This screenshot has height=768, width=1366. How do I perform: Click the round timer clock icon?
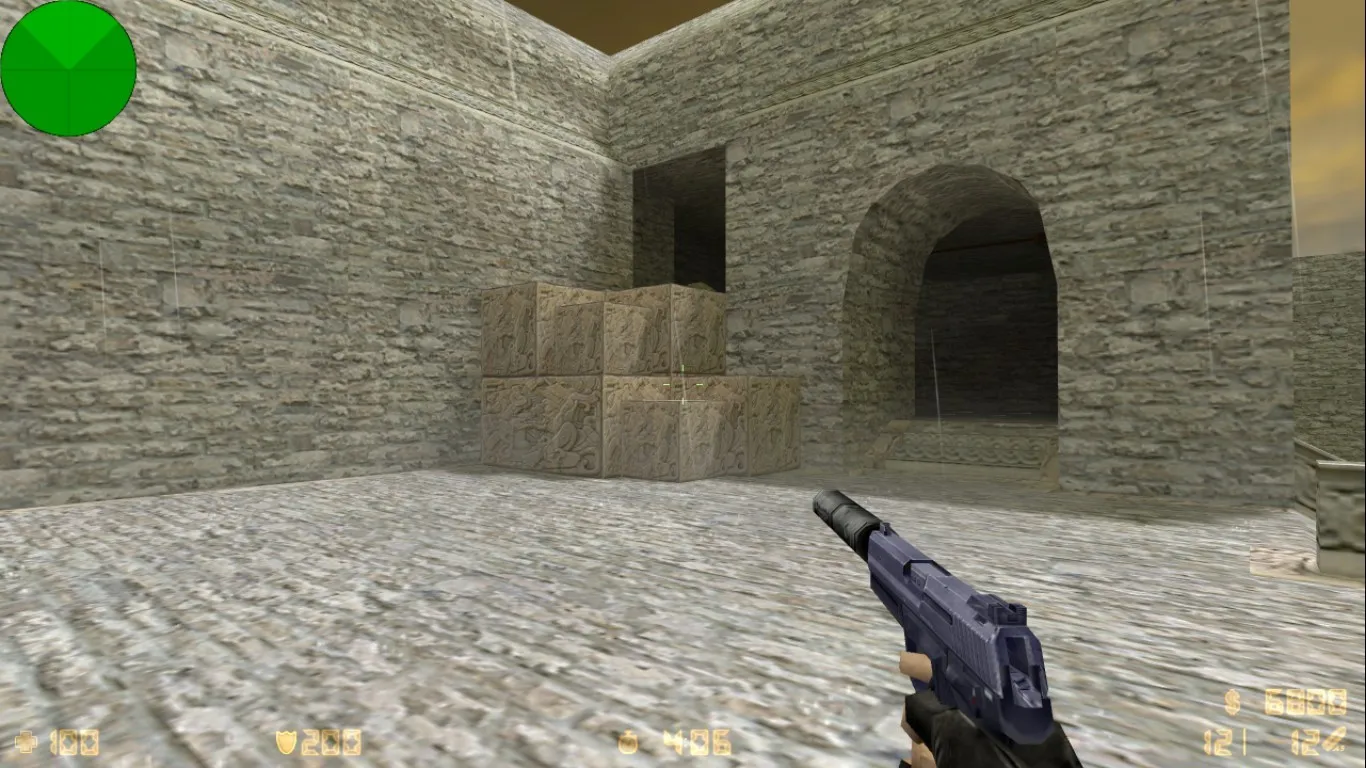click(x=628, y=742)
